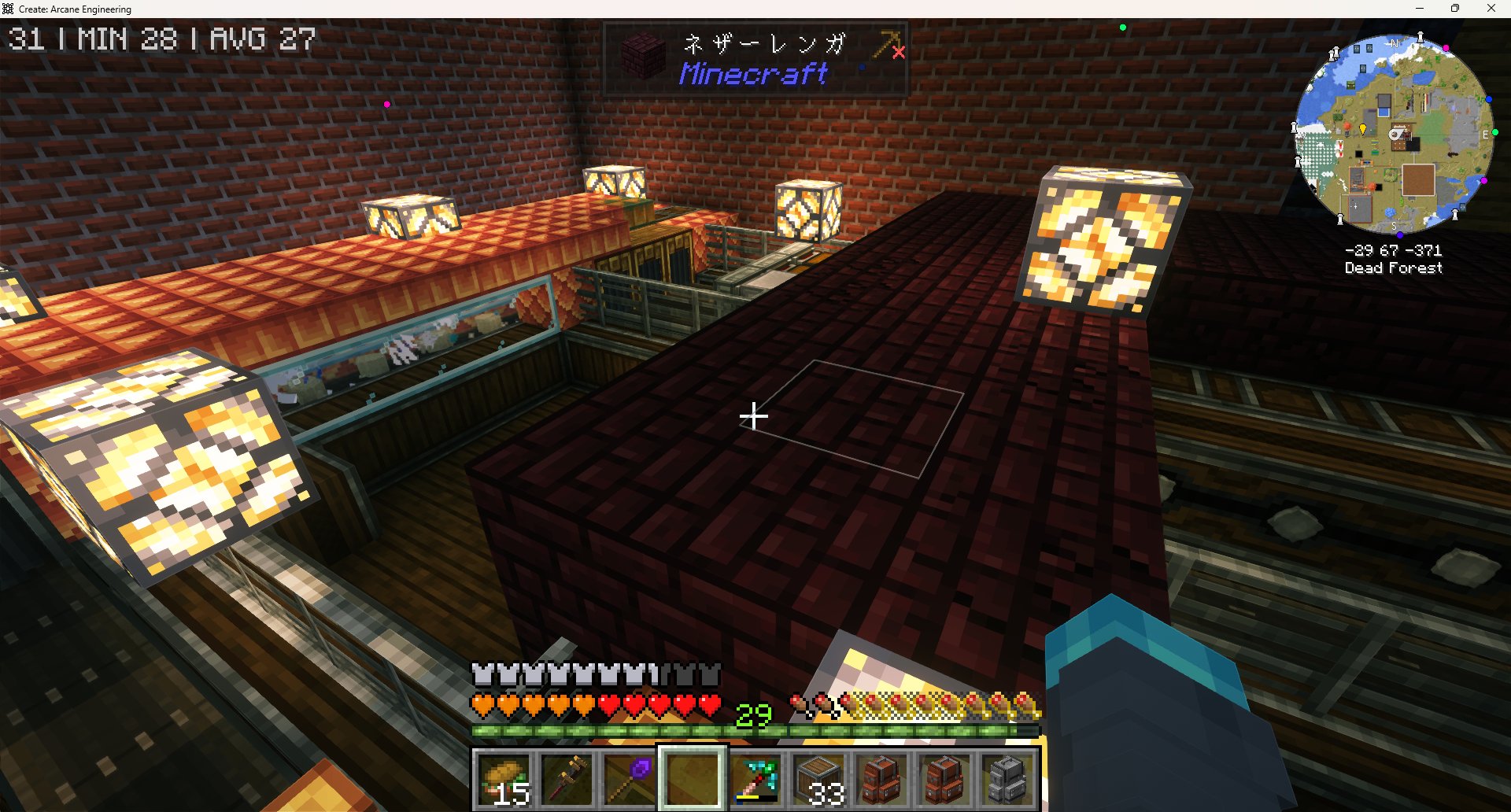Equip the diamond pickaxe from the hotbar

[x=756, y=779]
